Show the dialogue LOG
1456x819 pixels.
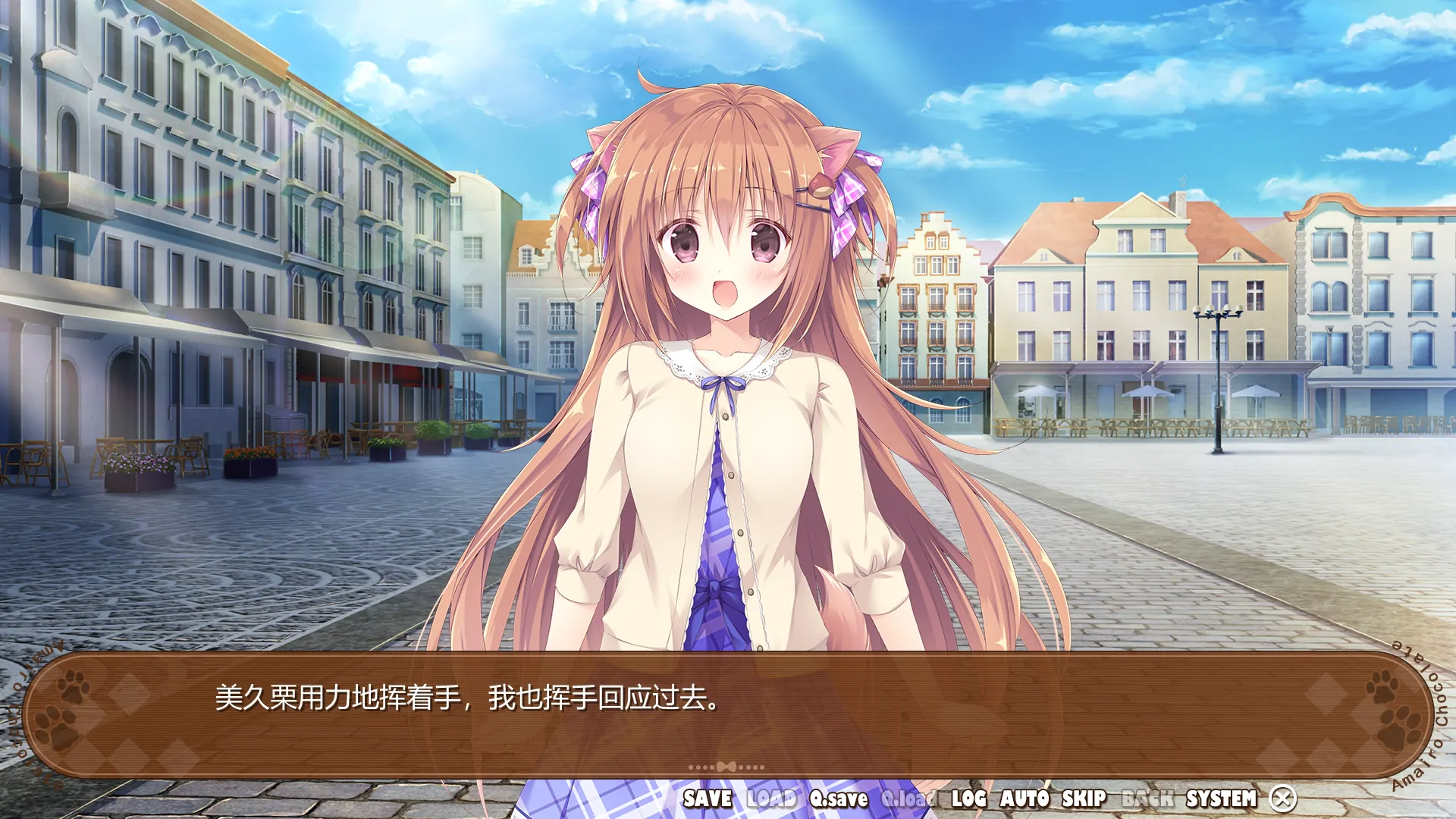[x=968, y=799]
